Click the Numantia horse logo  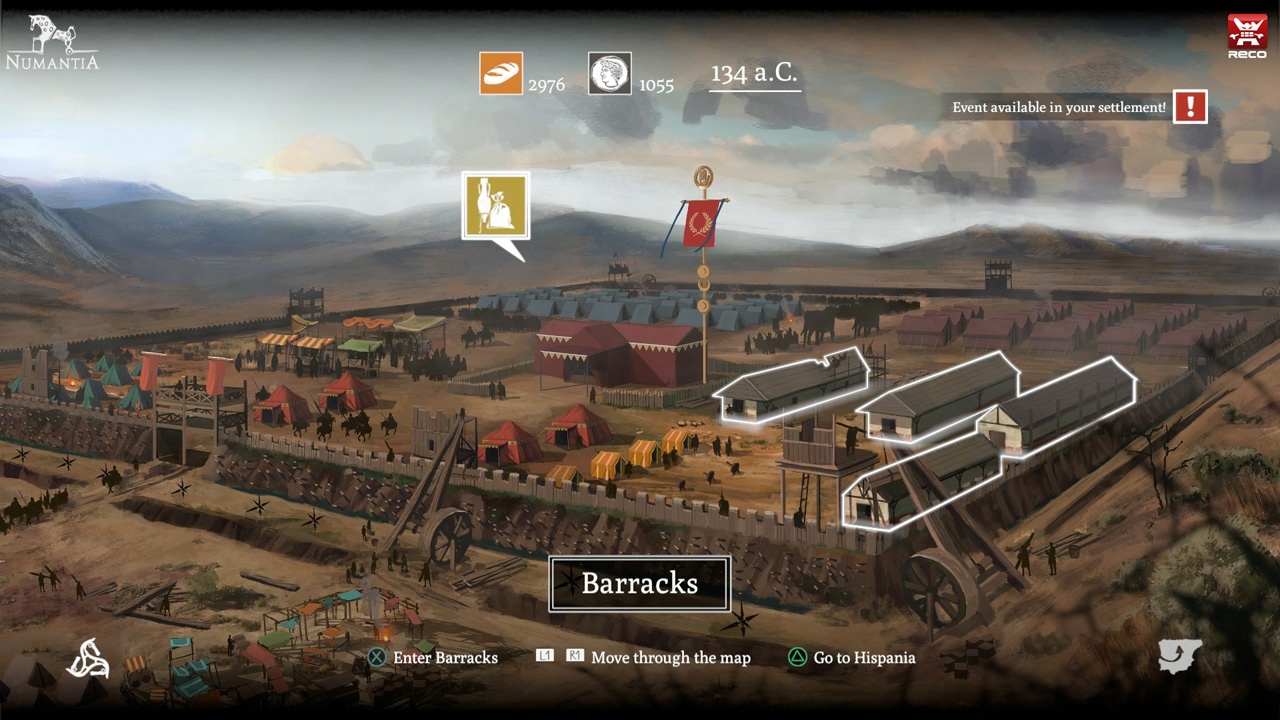(x=52, y=42)
